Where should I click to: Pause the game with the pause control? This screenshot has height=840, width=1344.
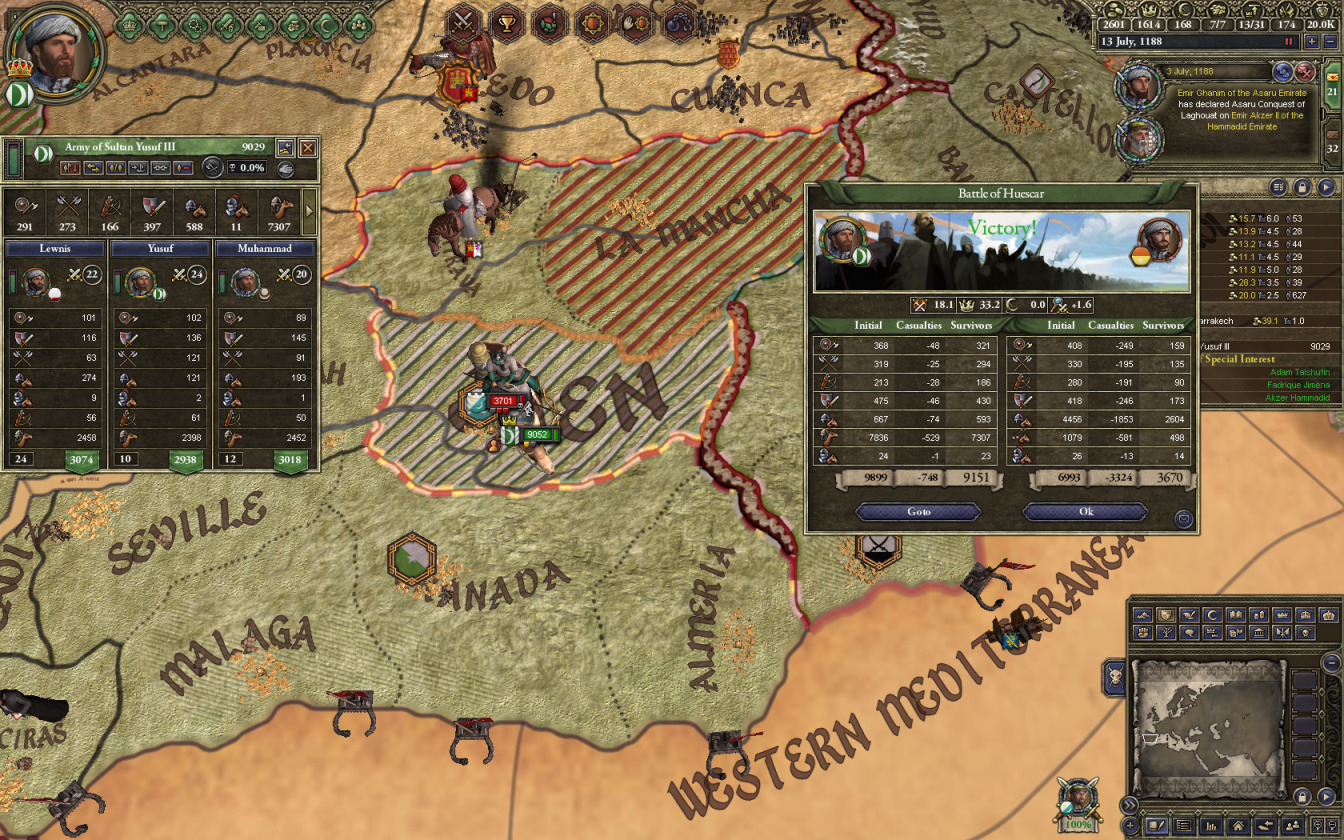click(x=1288, y=41)
